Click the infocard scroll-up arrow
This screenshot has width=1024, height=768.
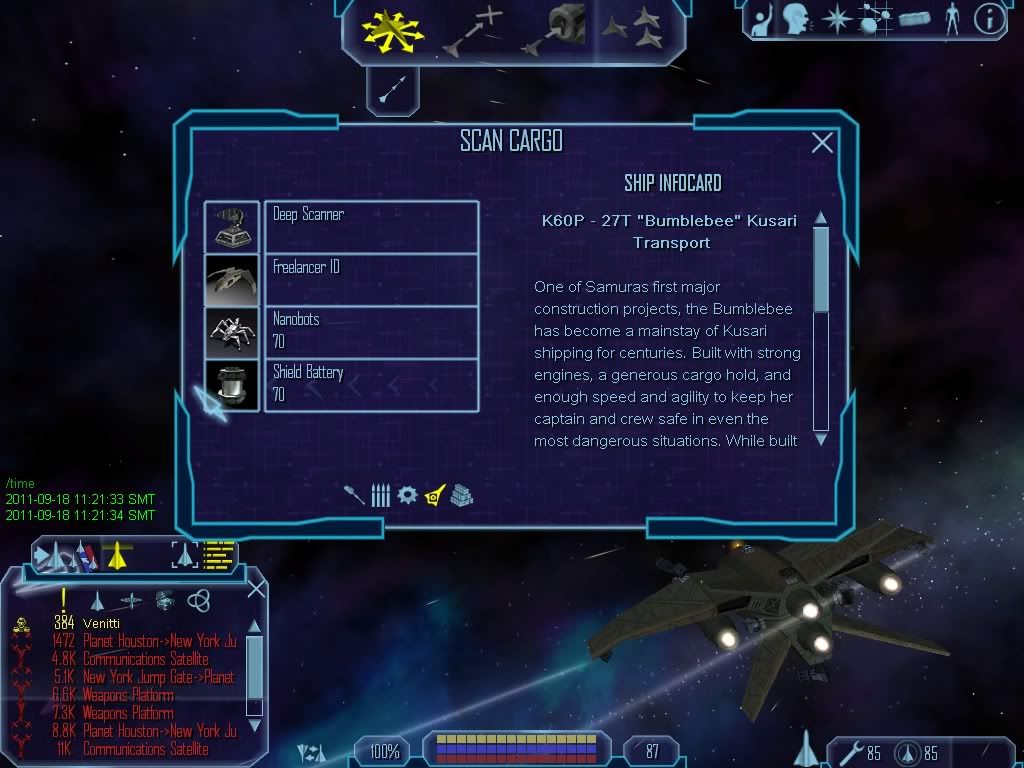[x=821, y=218]
